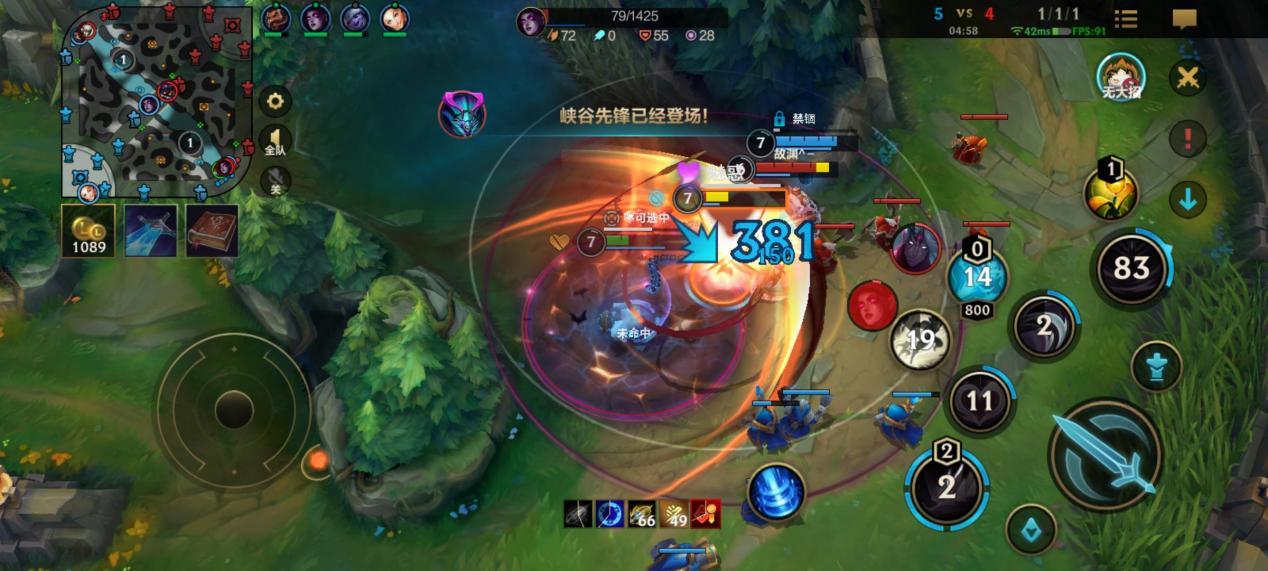
Task: Open the gear settings menu
Action: tap(275, 101)
